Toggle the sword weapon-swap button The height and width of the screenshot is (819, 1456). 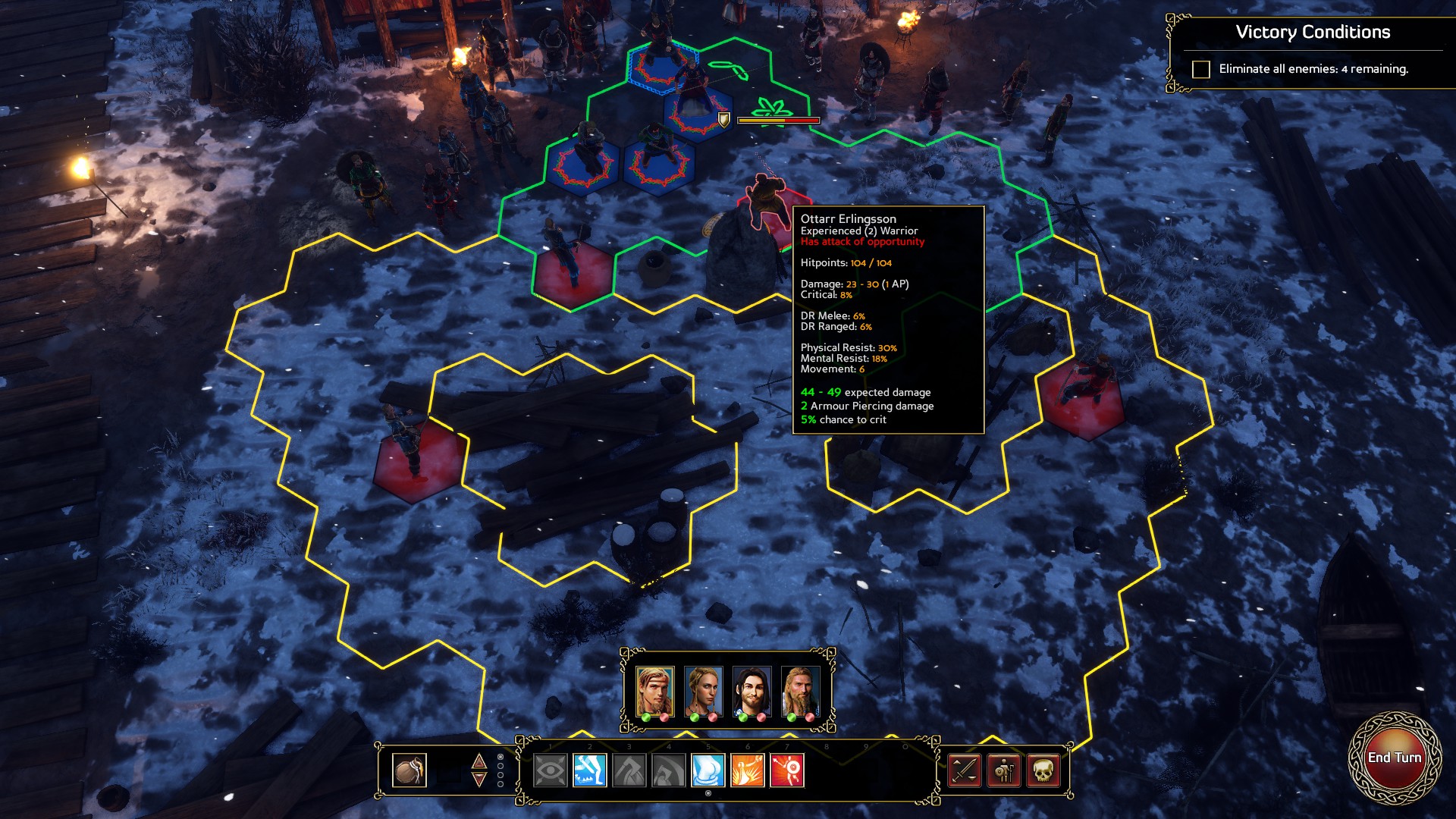tap(965, 771)
